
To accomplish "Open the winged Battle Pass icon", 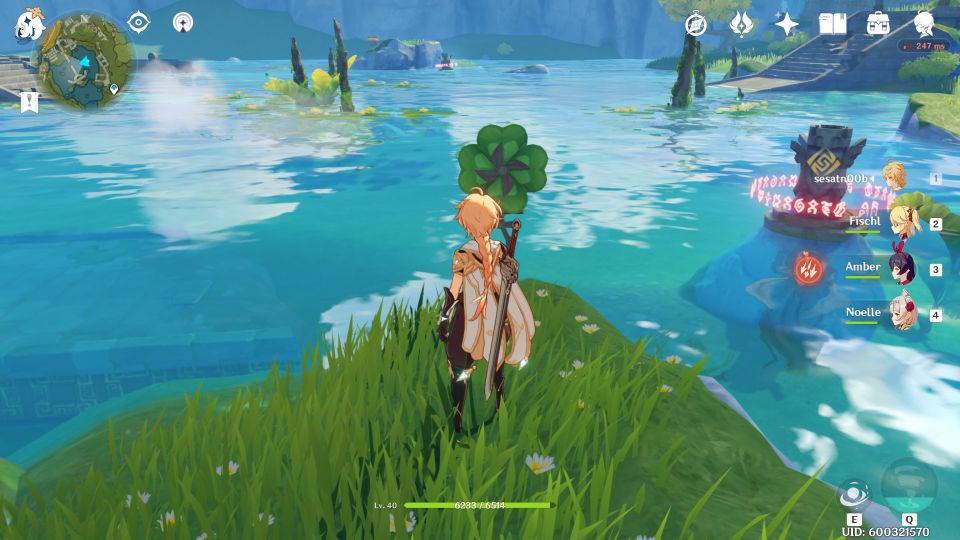I will [741, 24].
